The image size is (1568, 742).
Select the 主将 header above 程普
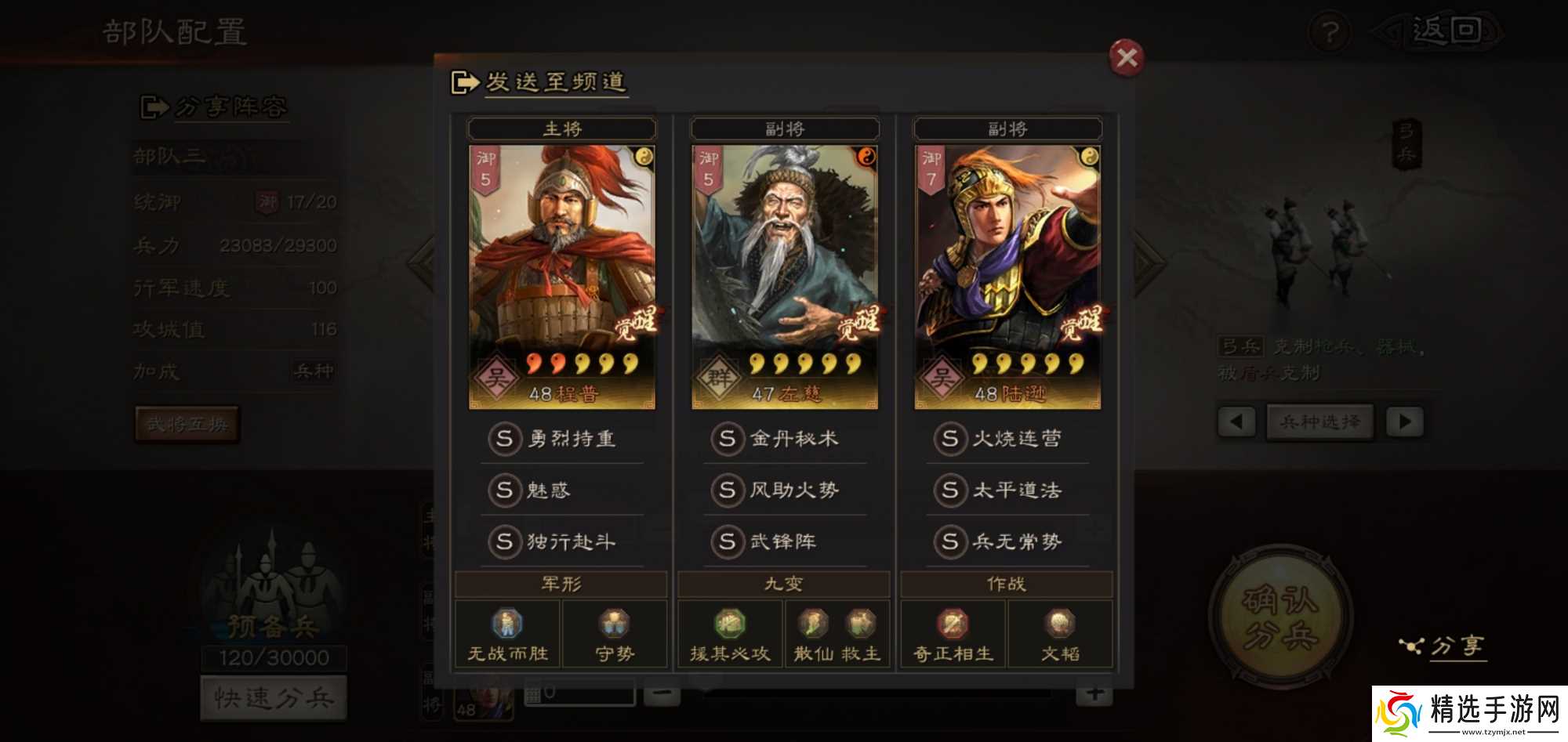(x=561, y=128)
